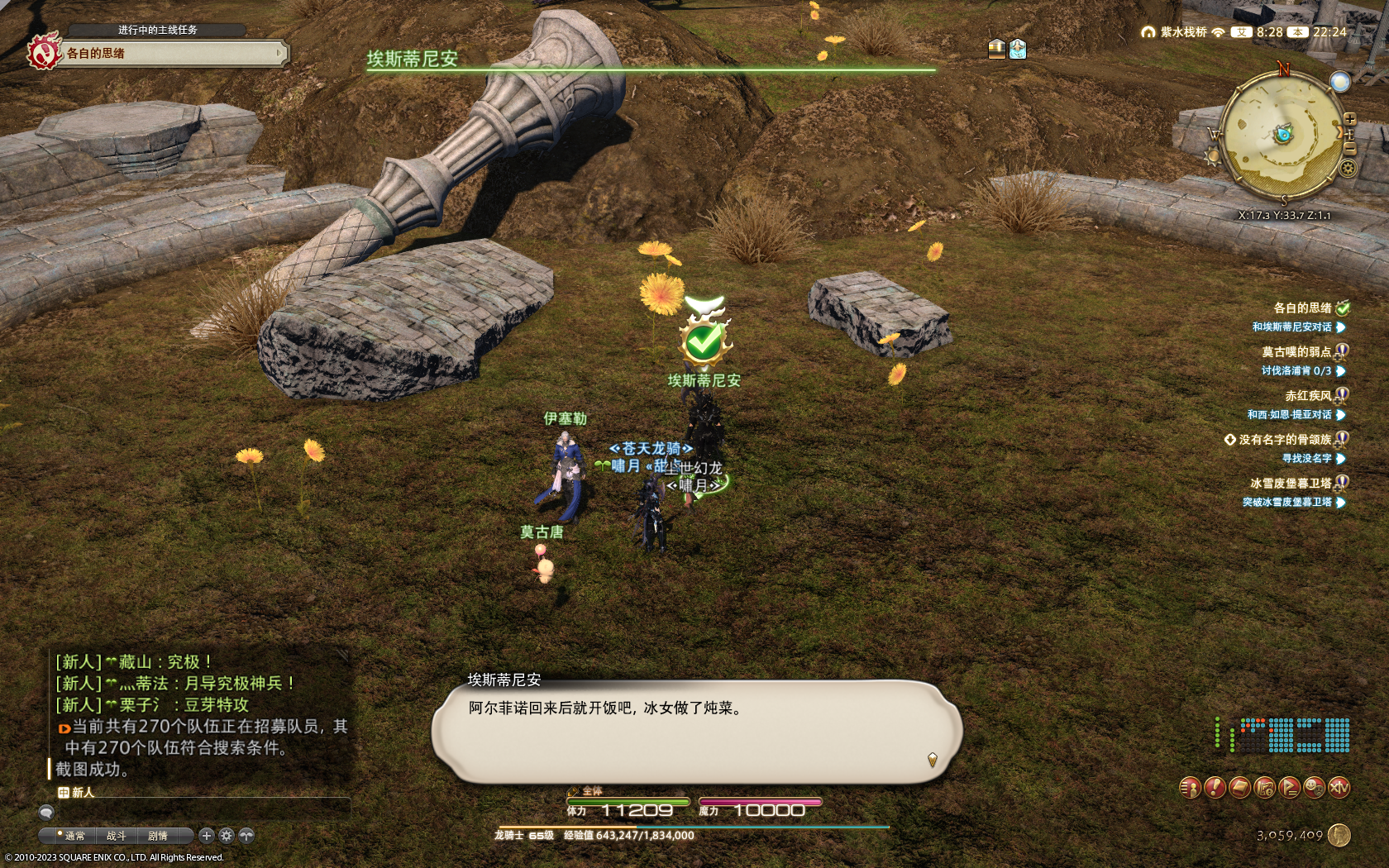Switch to the 战斗 chat tab
The width and height of the screenshot is (1389, 868).
[116, 836]
